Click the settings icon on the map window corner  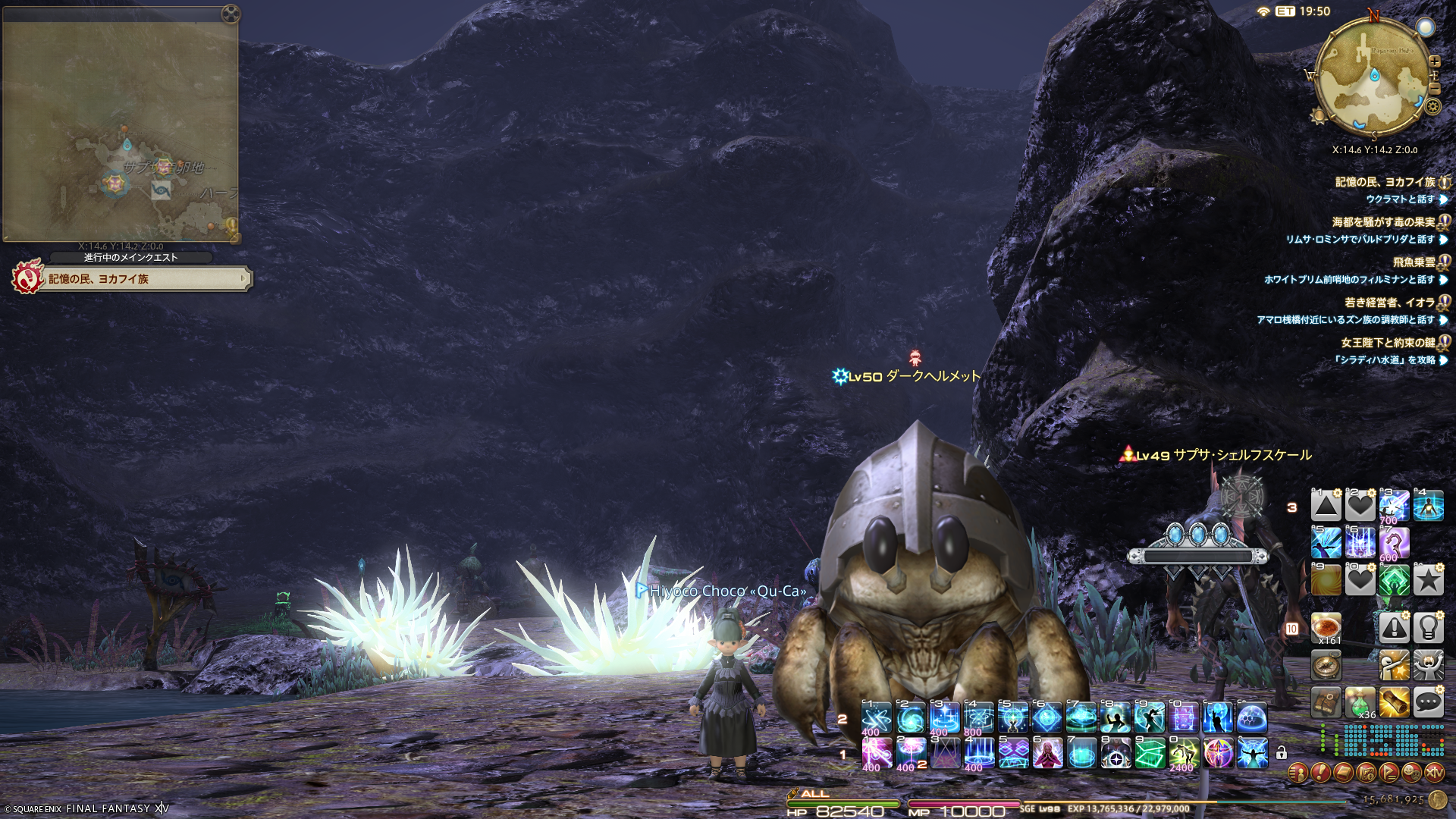point(231,14)
